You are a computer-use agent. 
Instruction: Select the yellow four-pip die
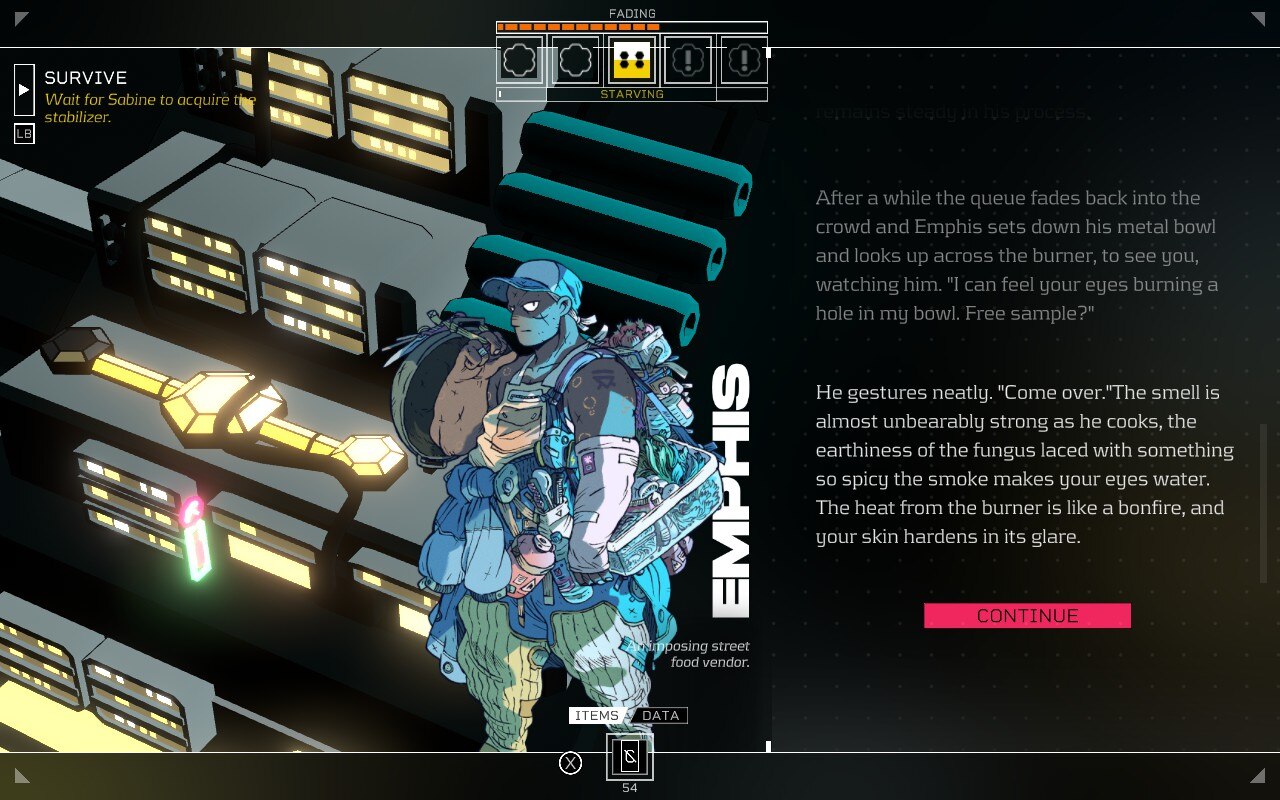point(632,61)
